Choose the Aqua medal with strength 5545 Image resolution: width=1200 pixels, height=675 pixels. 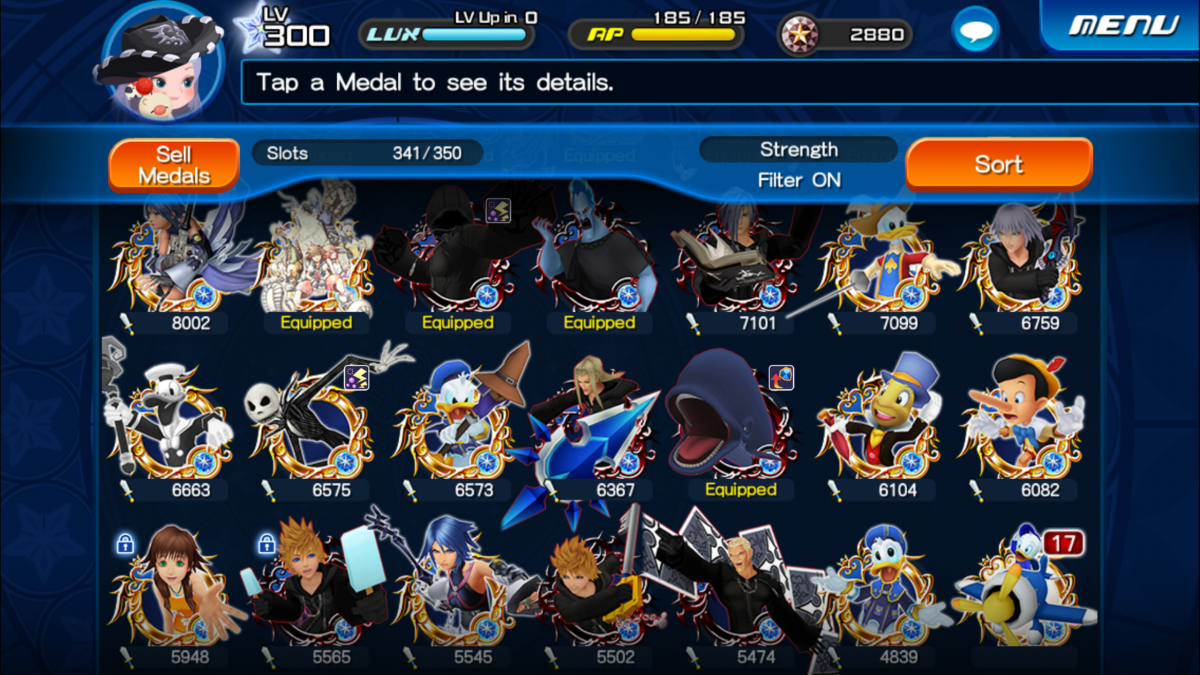(x=456, y=592)
